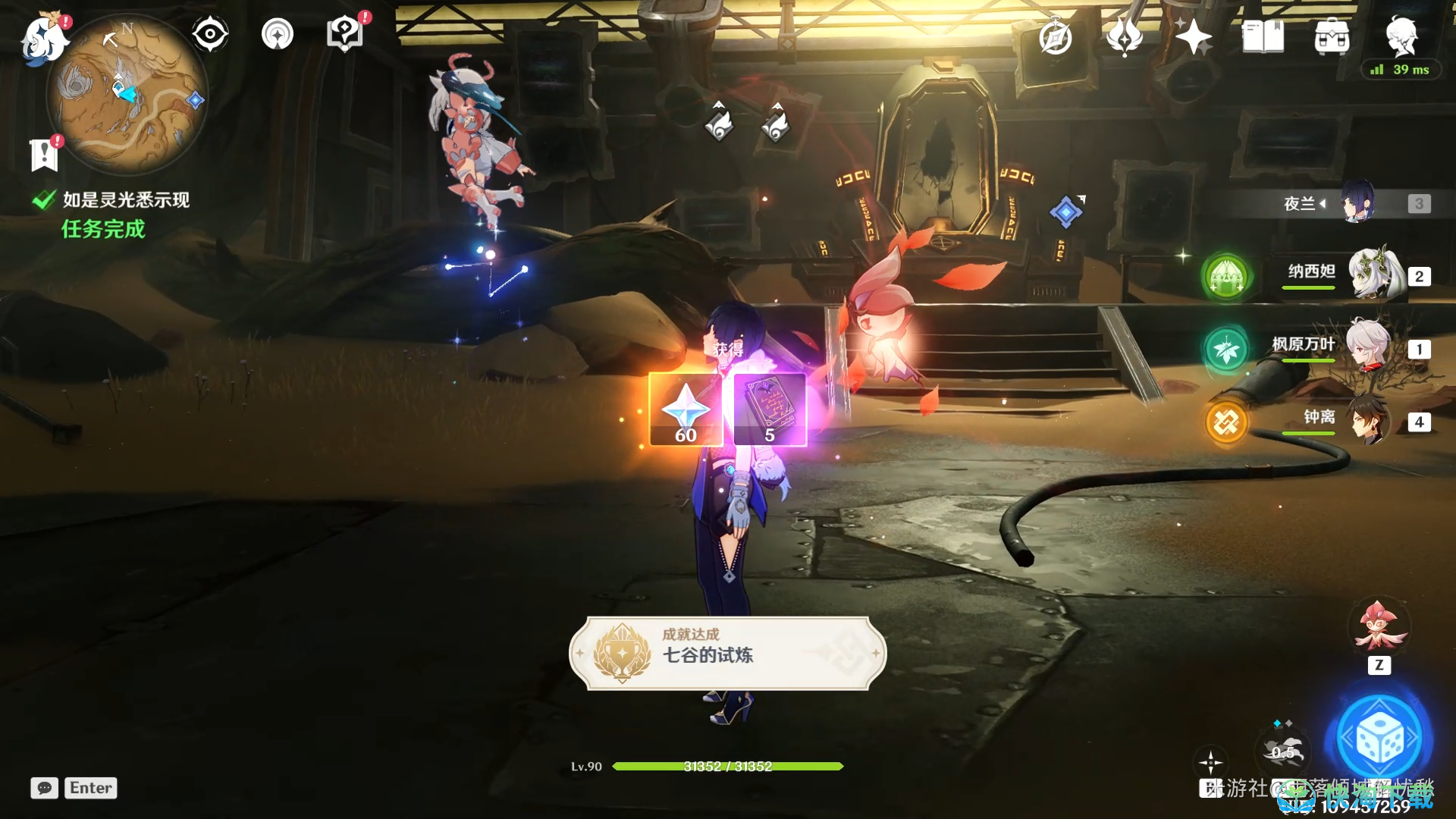This screenshot has height=819, width=1456.
Task: Use the red creature gadget
Action: [1378, 627]
